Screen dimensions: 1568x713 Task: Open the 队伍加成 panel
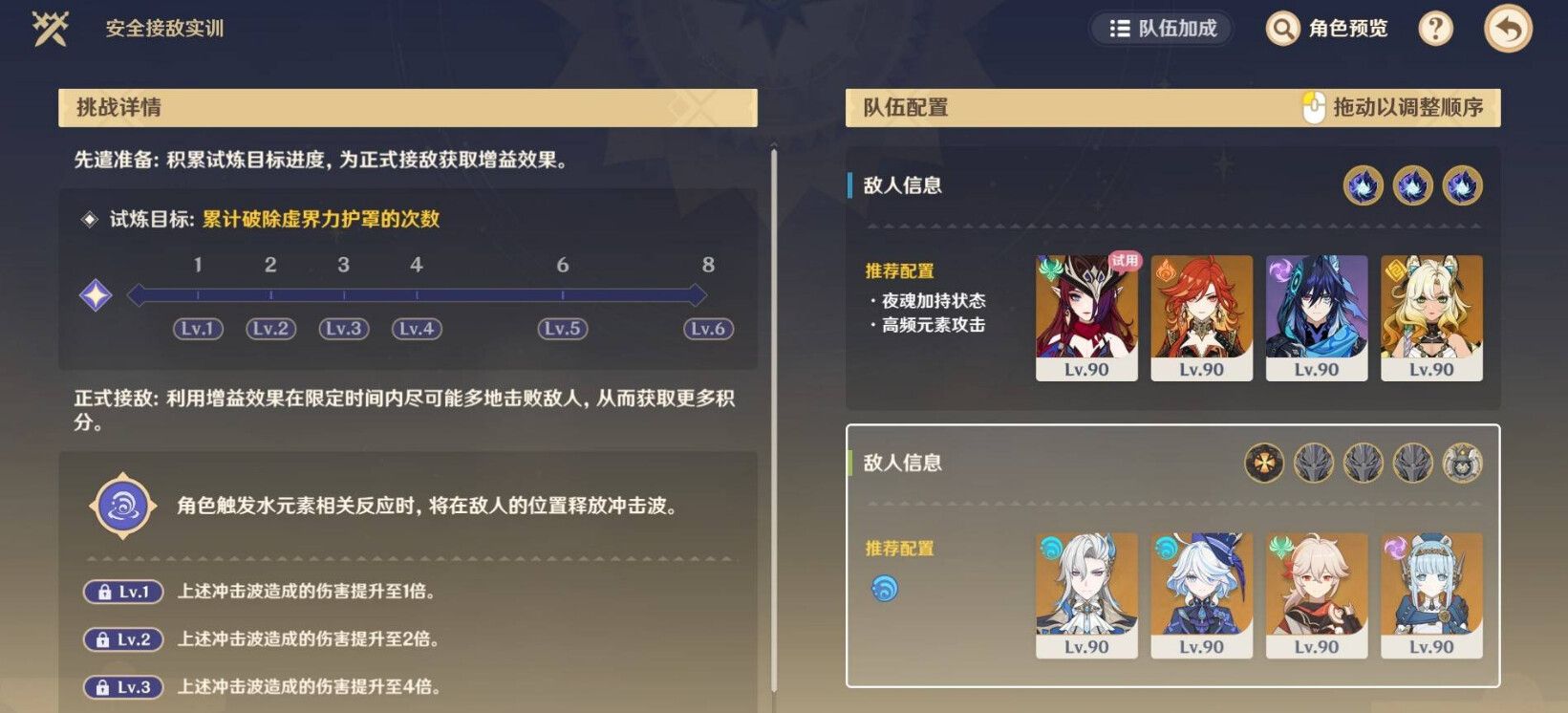point(1162,29)
